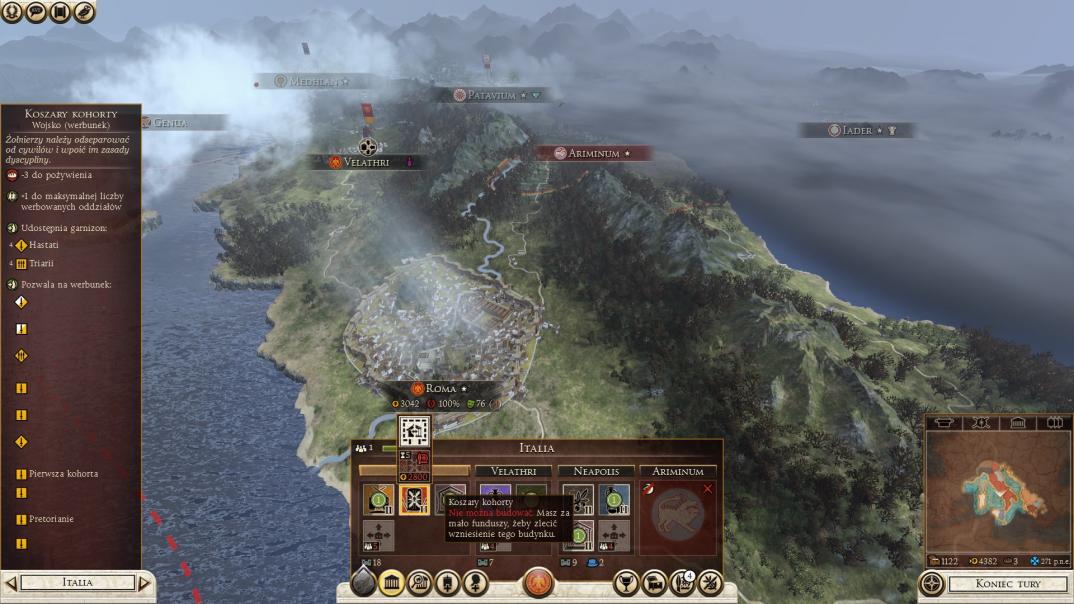Select the Velathri settlement tab
The width and height of the screenshot is (1074, 604).
[512, 471]
